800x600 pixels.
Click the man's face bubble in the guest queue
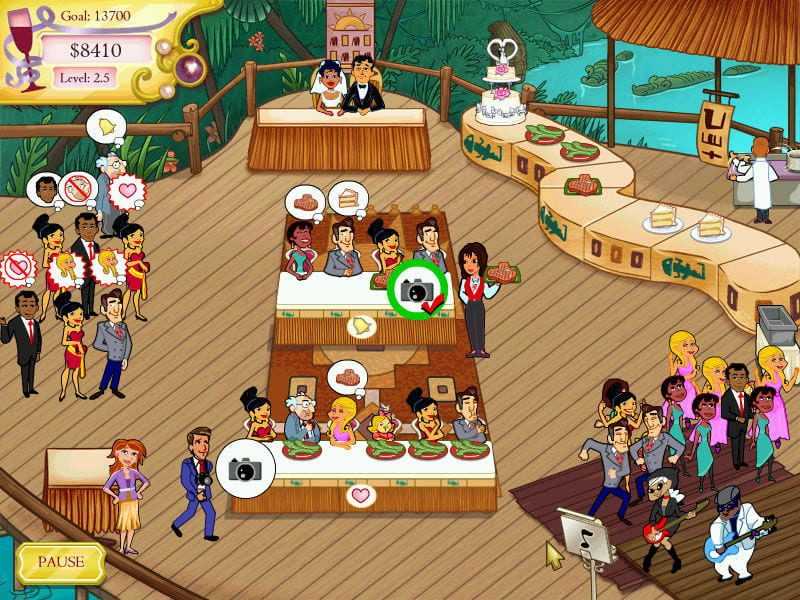46,188
